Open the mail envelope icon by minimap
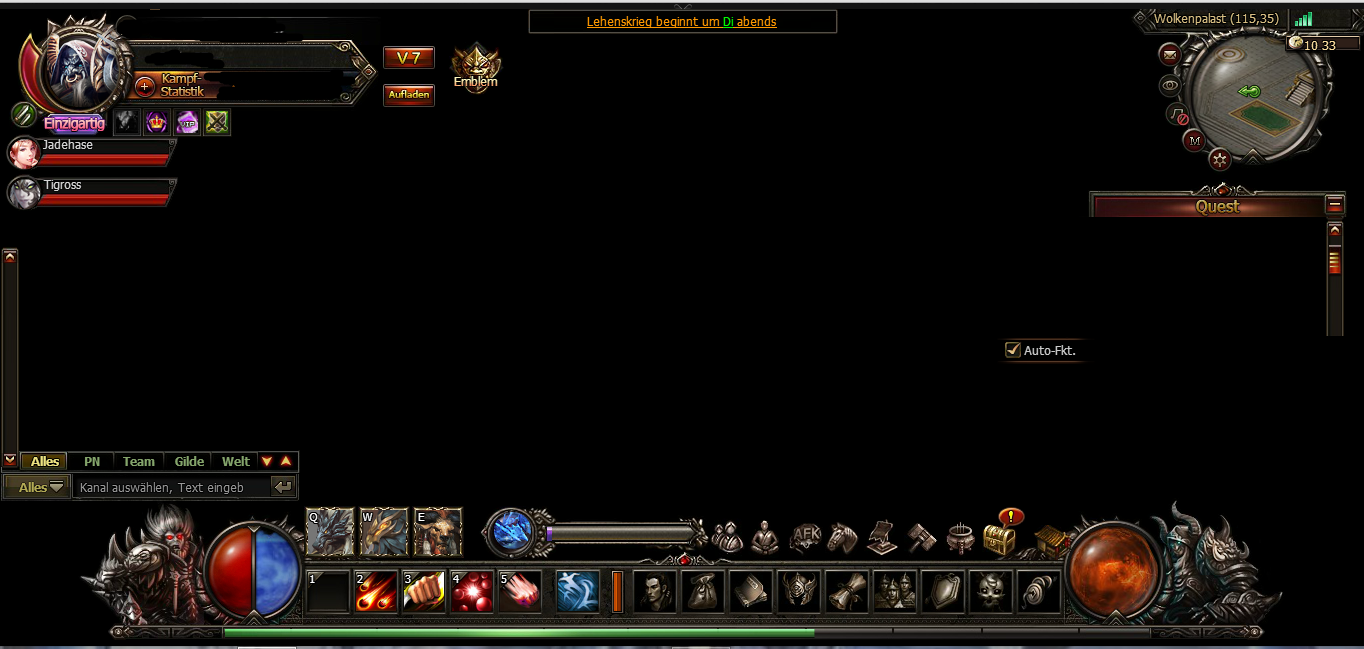 1169,53
